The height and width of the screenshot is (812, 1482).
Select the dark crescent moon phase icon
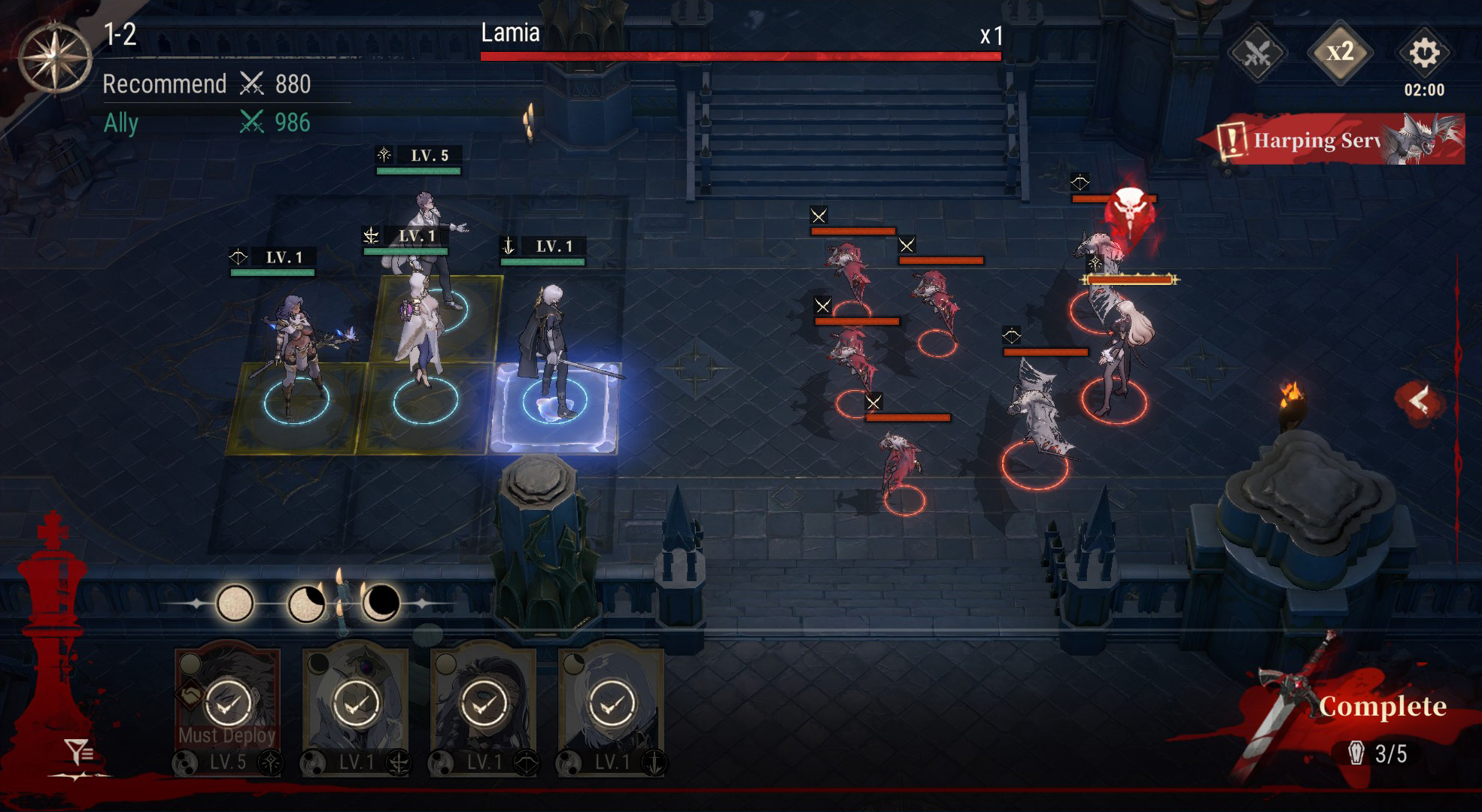381,604
